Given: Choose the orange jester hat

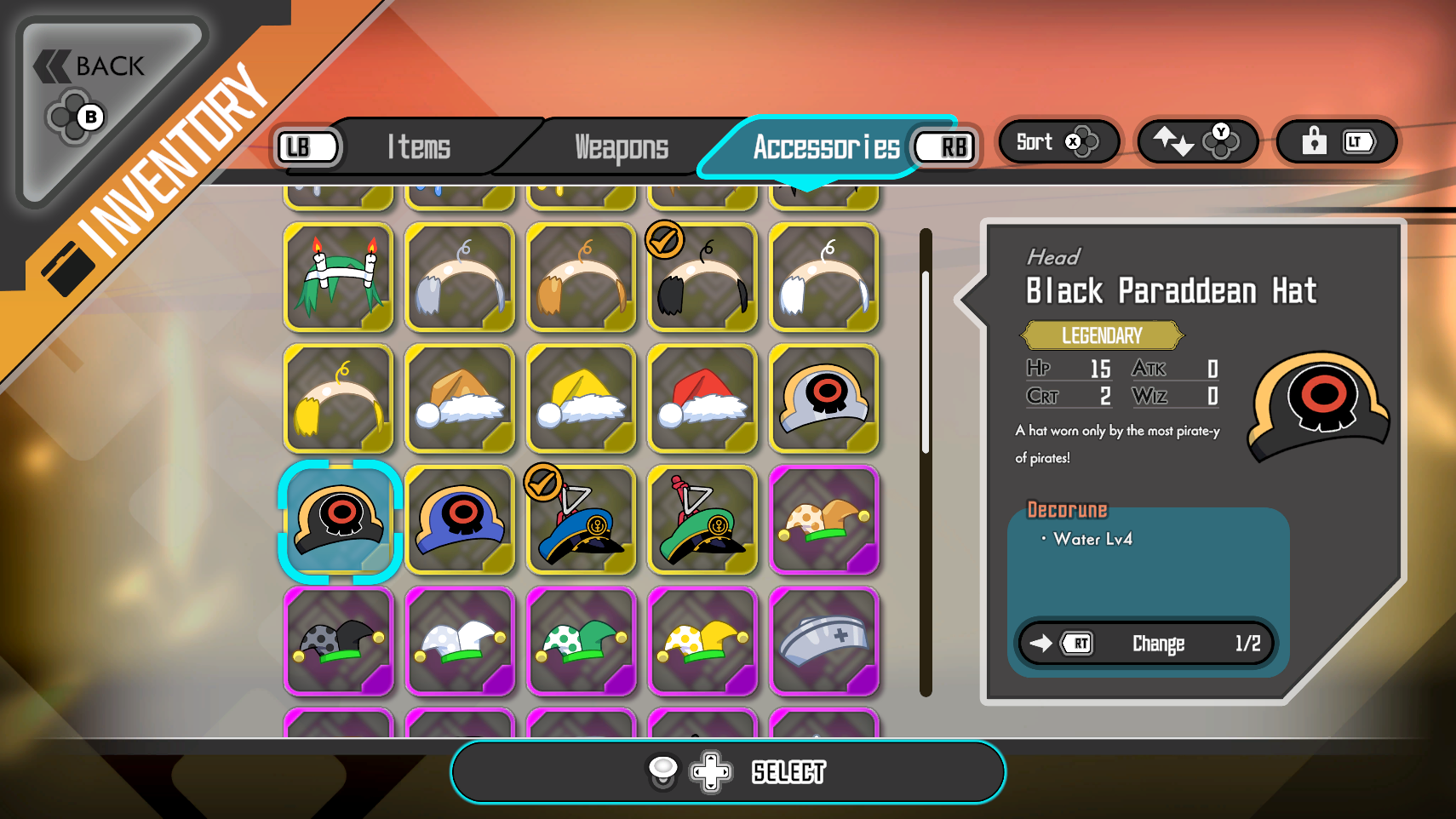Looking at the screenshot, I should click(x=823, y=520).
